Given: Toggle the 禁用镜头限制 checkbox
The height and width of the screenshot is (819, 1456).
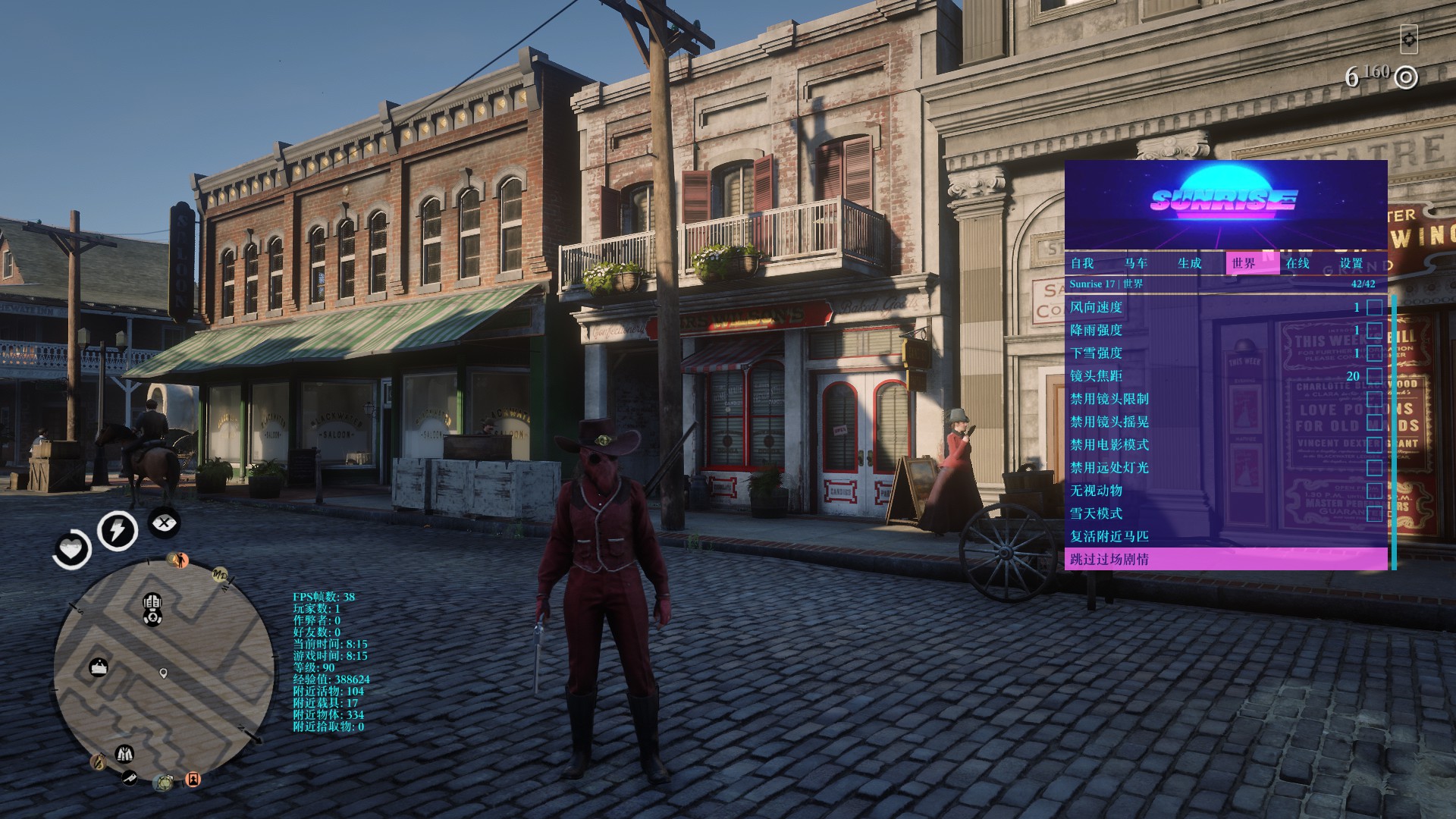Looking at the screenshot, I should 1374,399.
